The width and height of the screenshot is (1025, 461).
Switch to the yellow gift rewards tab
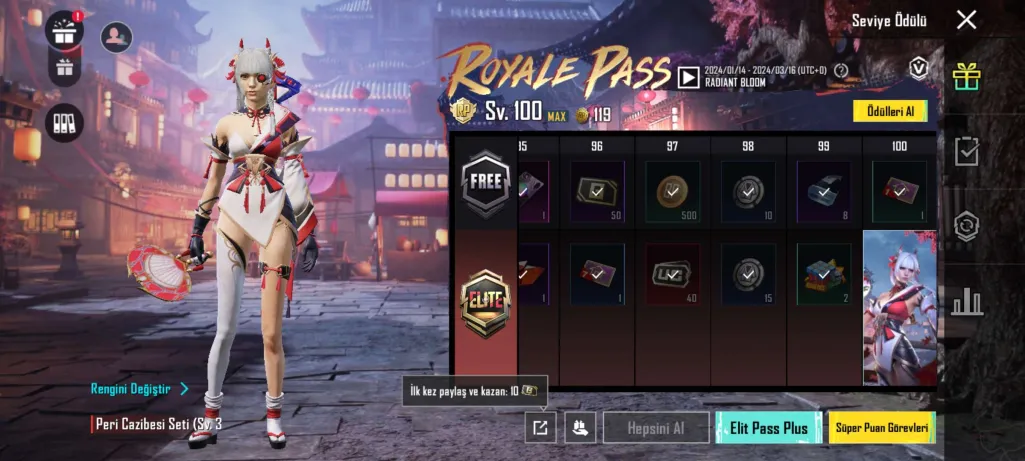point(966,75)
